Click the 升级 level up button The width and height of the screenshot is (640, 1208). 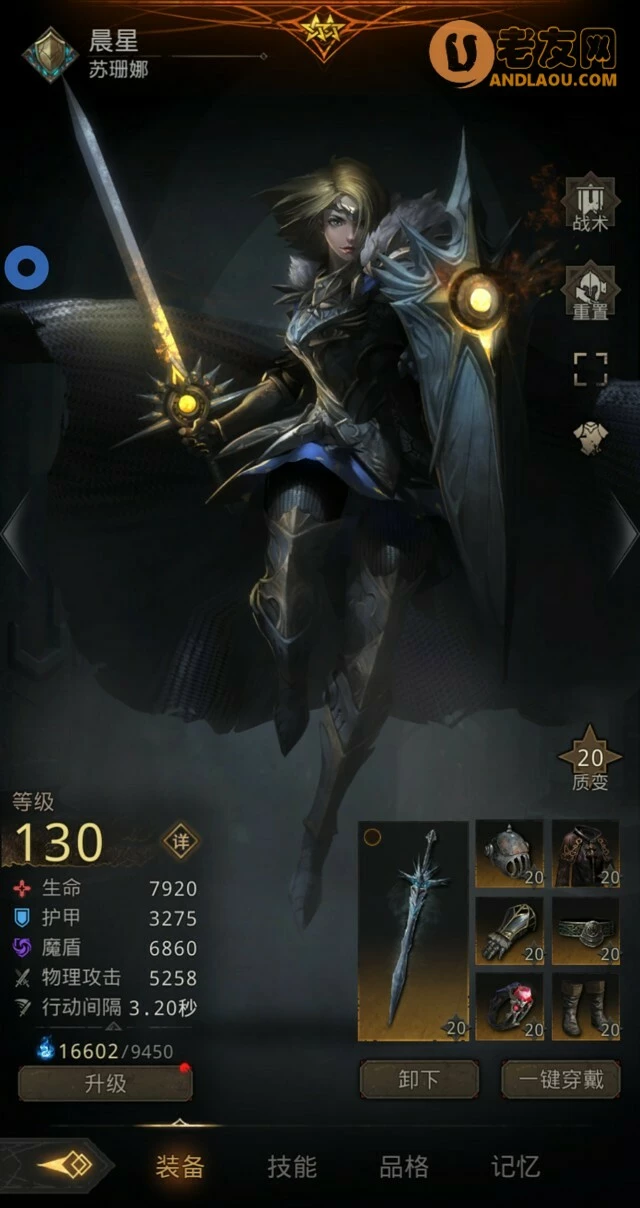click(x=105, y=1083)
